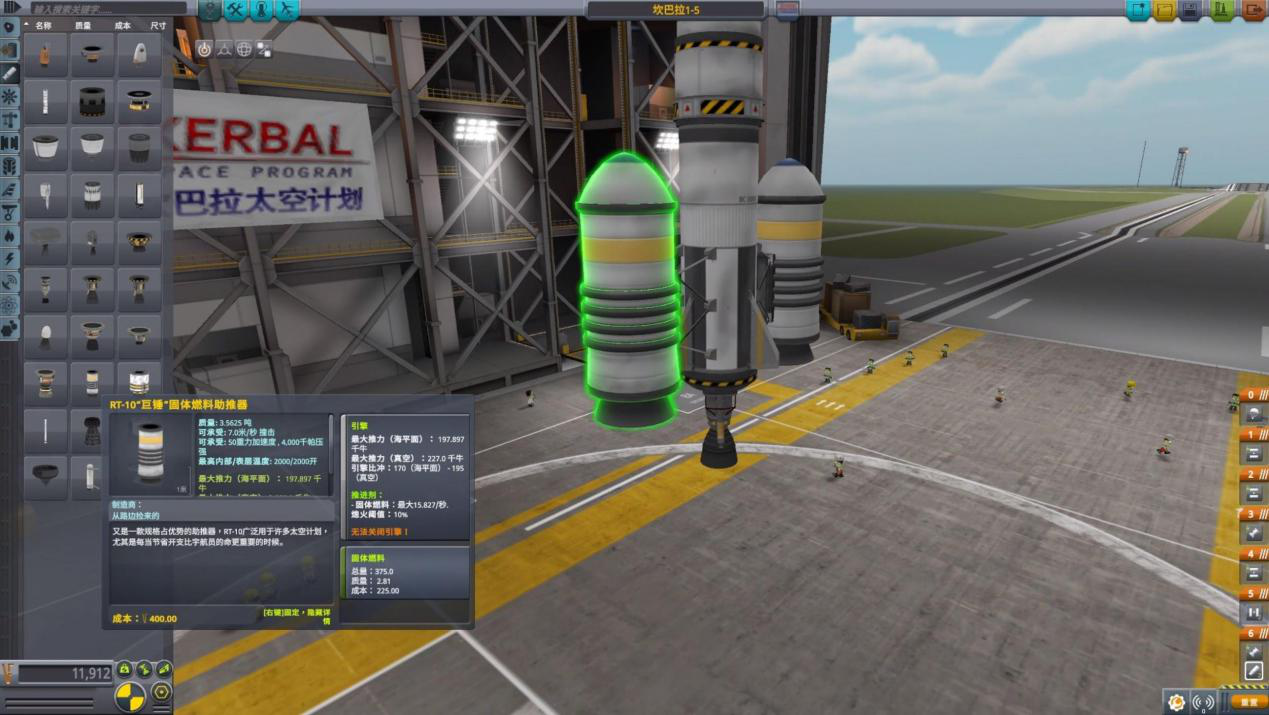Select stage 3 in the staging list
This screenshot has height=715, width=1269.
point(1253,514)
